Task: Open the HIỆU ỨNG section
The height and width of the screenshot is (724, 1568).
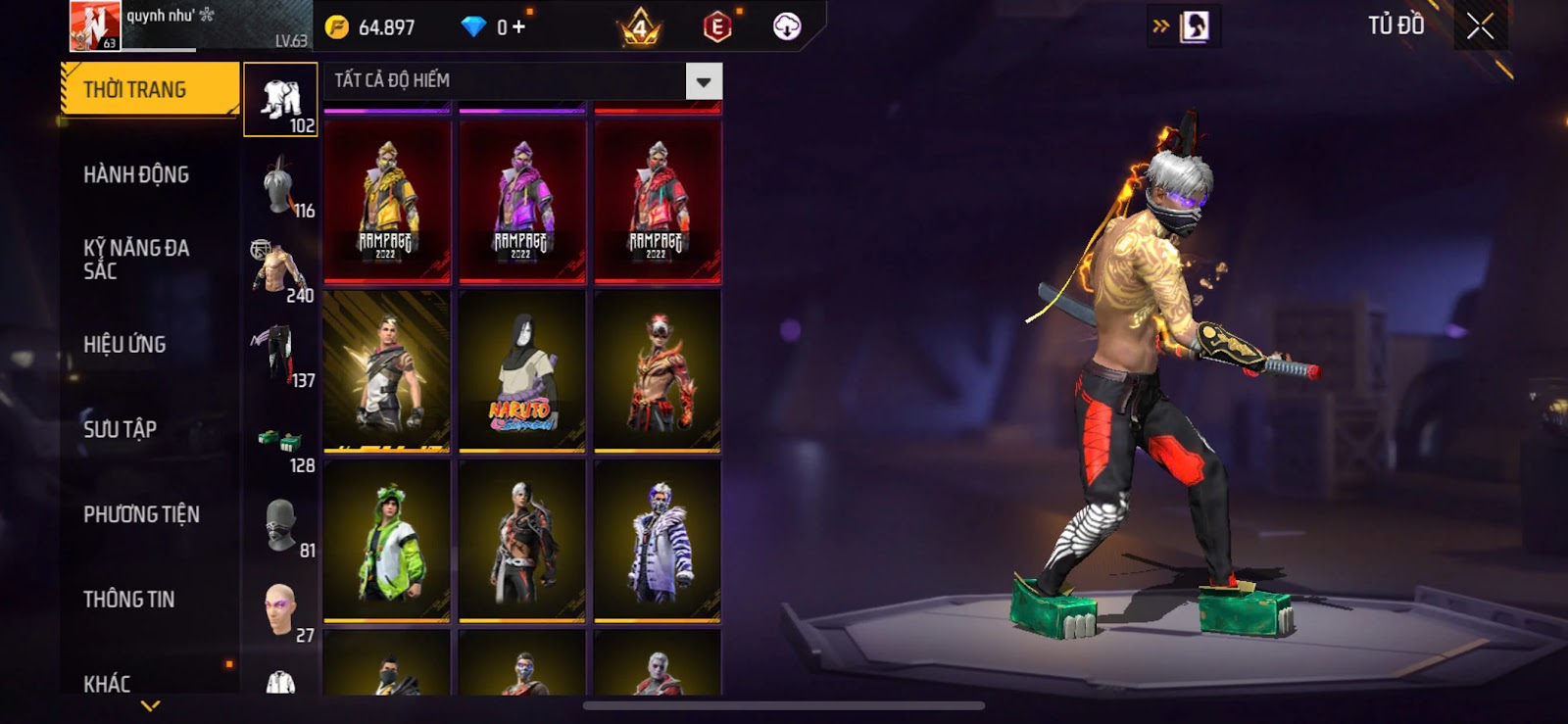Action: coord(124,345)
